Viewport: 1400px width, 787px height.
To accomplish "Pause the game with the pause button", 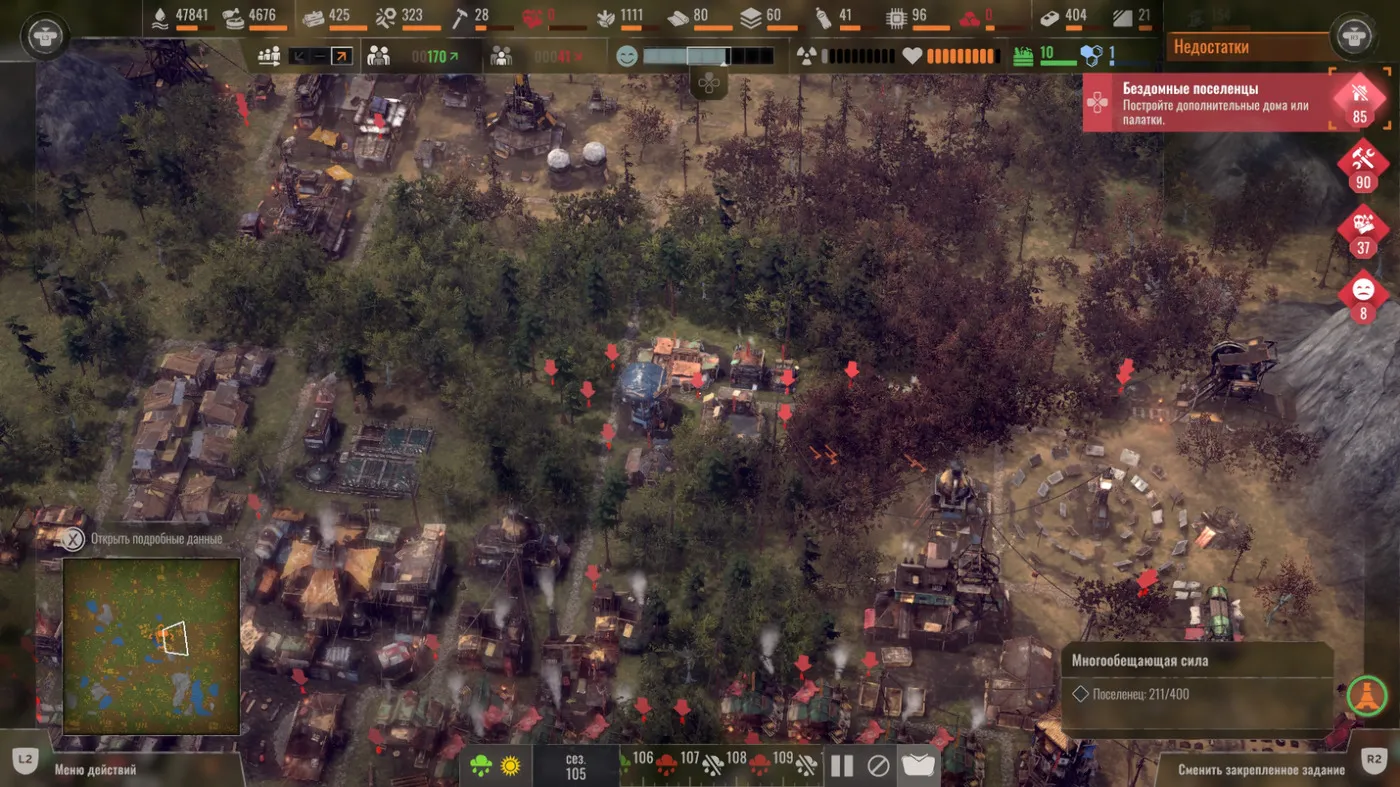I will point(842,766).
